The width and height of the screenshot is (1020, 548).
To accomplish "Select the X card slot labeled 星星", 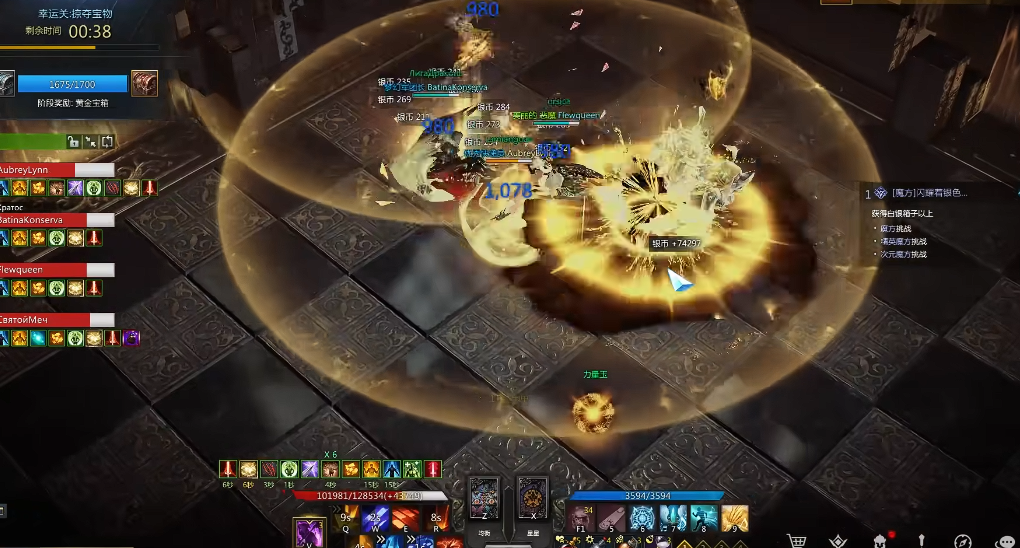I will click(533, 497).
